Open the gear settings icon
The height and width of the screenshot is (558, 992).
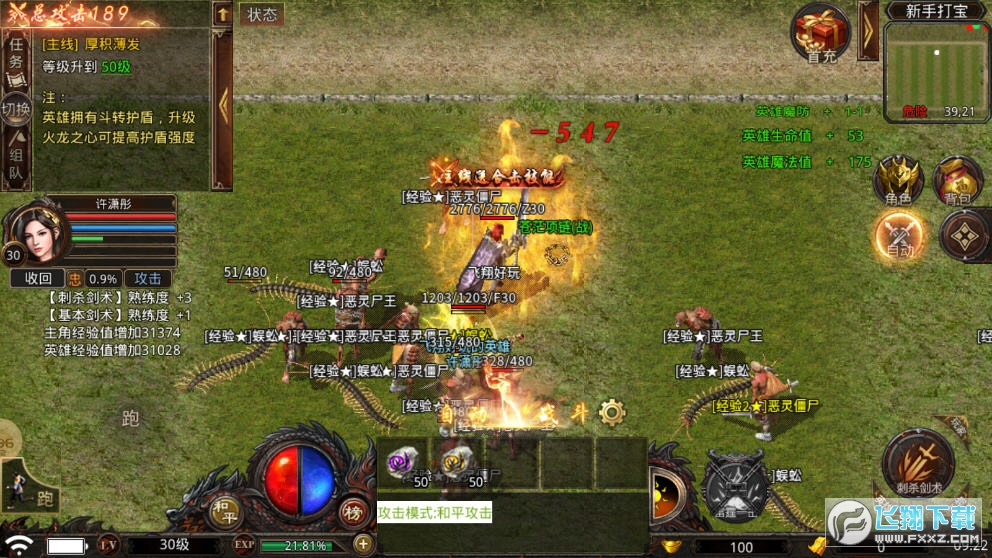coord(612,411)
